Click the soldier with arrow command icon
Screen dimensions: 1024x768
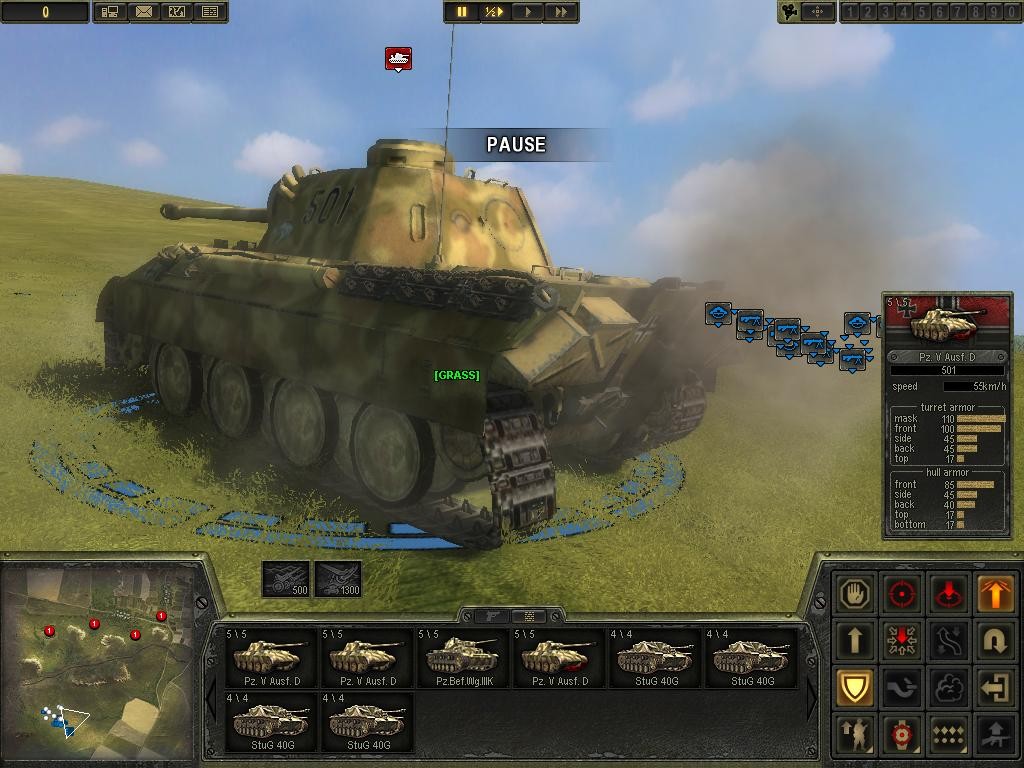(x=856, y=733)
